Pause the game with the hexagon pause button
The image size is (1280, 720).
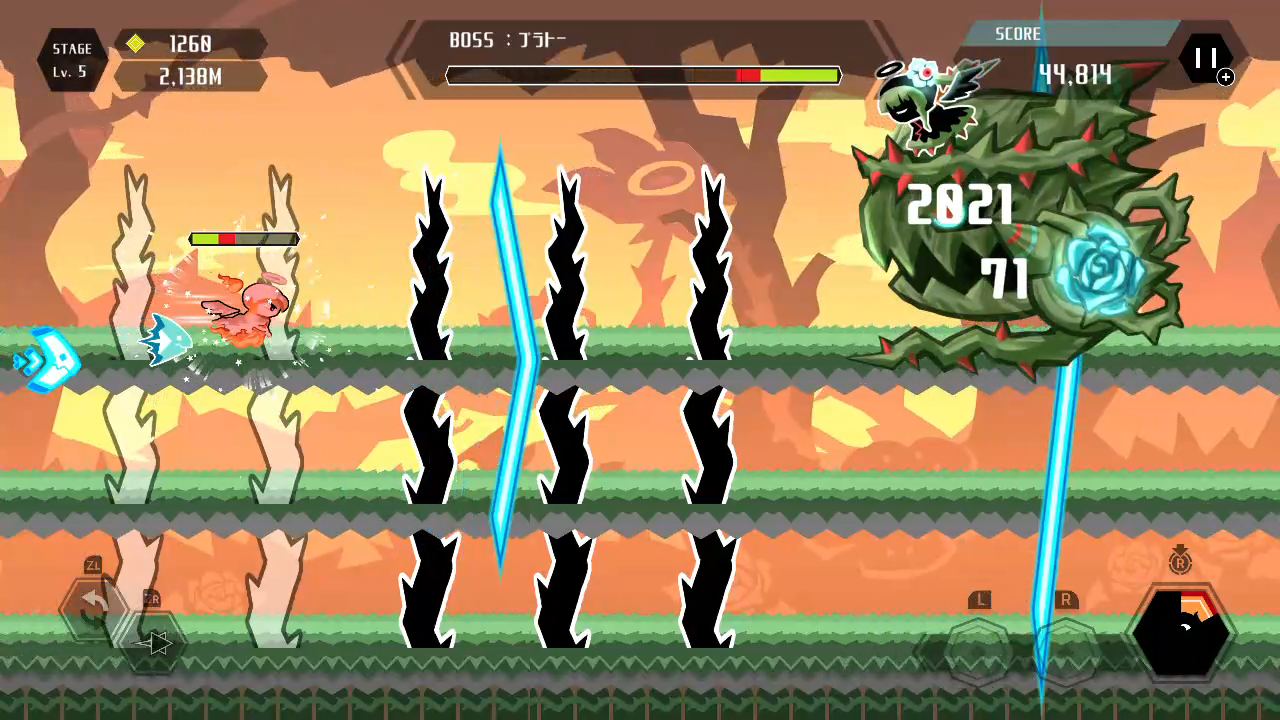tap(1205, 59)
